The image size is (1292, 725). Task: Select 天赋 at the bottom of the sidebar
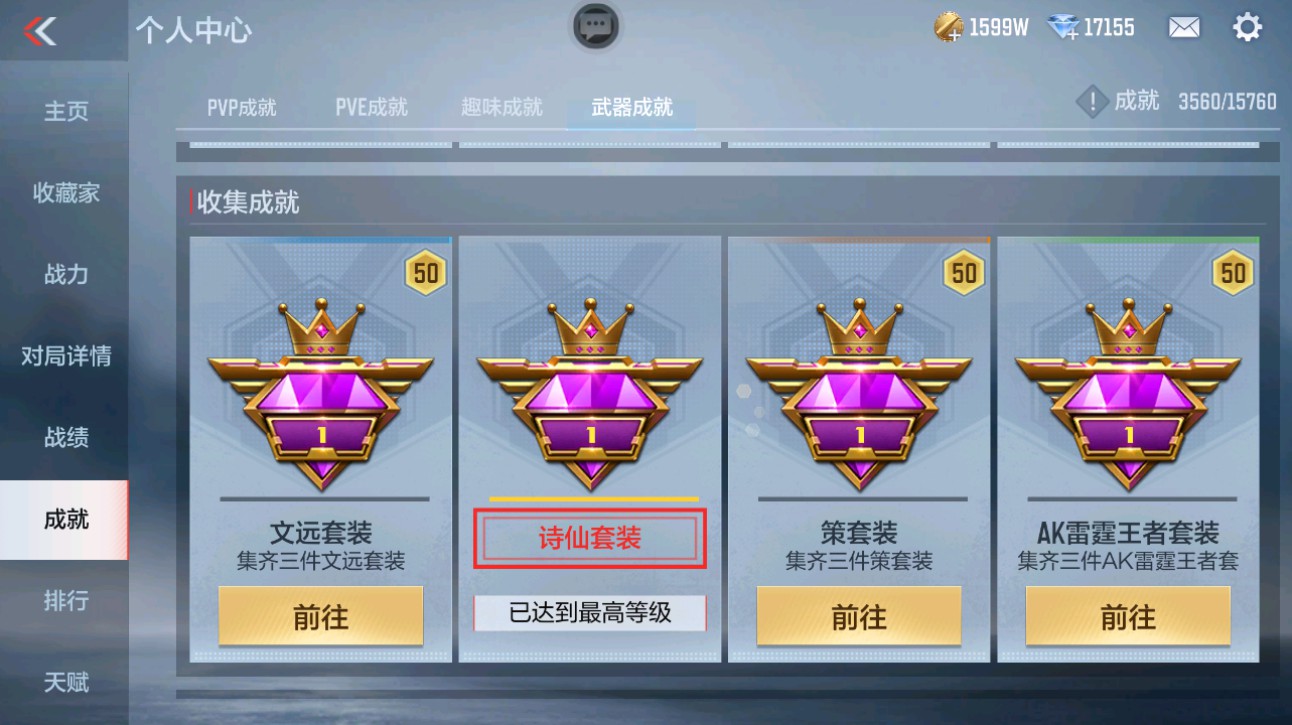click(x=63, y=682)
